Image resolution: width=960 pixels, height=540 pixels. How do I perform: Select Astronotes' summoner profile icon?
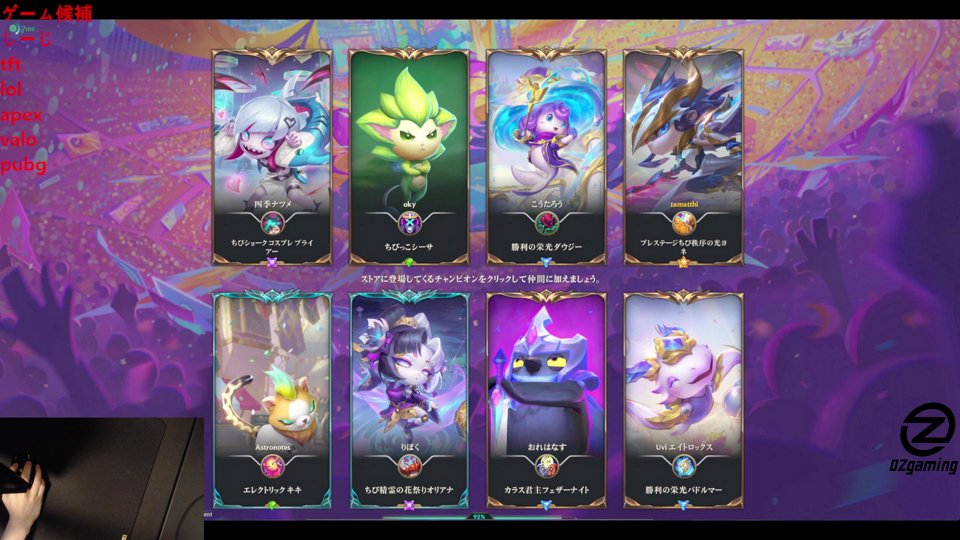(x=272, y=466)
